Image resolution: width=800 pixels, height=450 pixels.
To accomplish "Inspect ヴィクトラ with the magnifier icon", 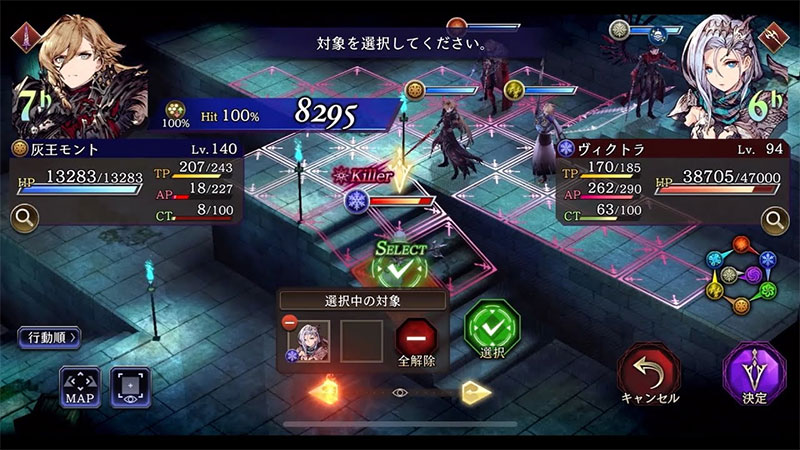I will pos(775,218).
